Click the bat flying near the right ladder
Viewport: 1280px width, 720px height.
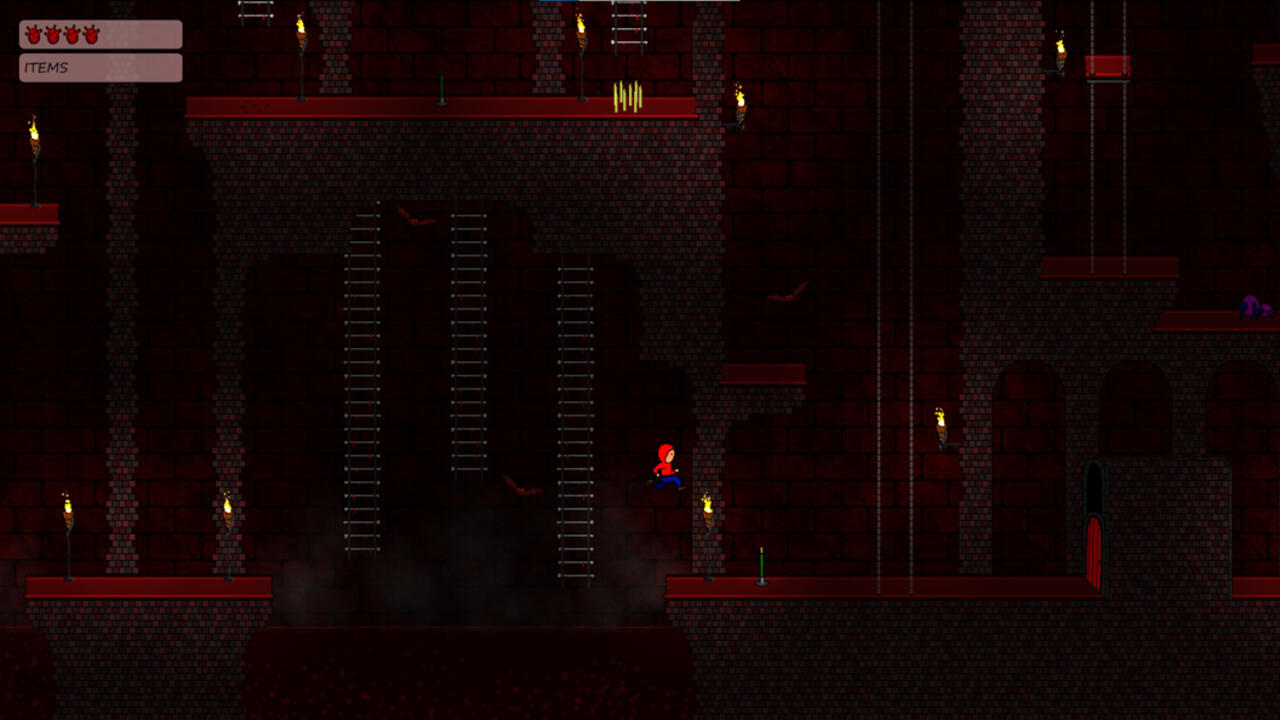tap(522, 485)
